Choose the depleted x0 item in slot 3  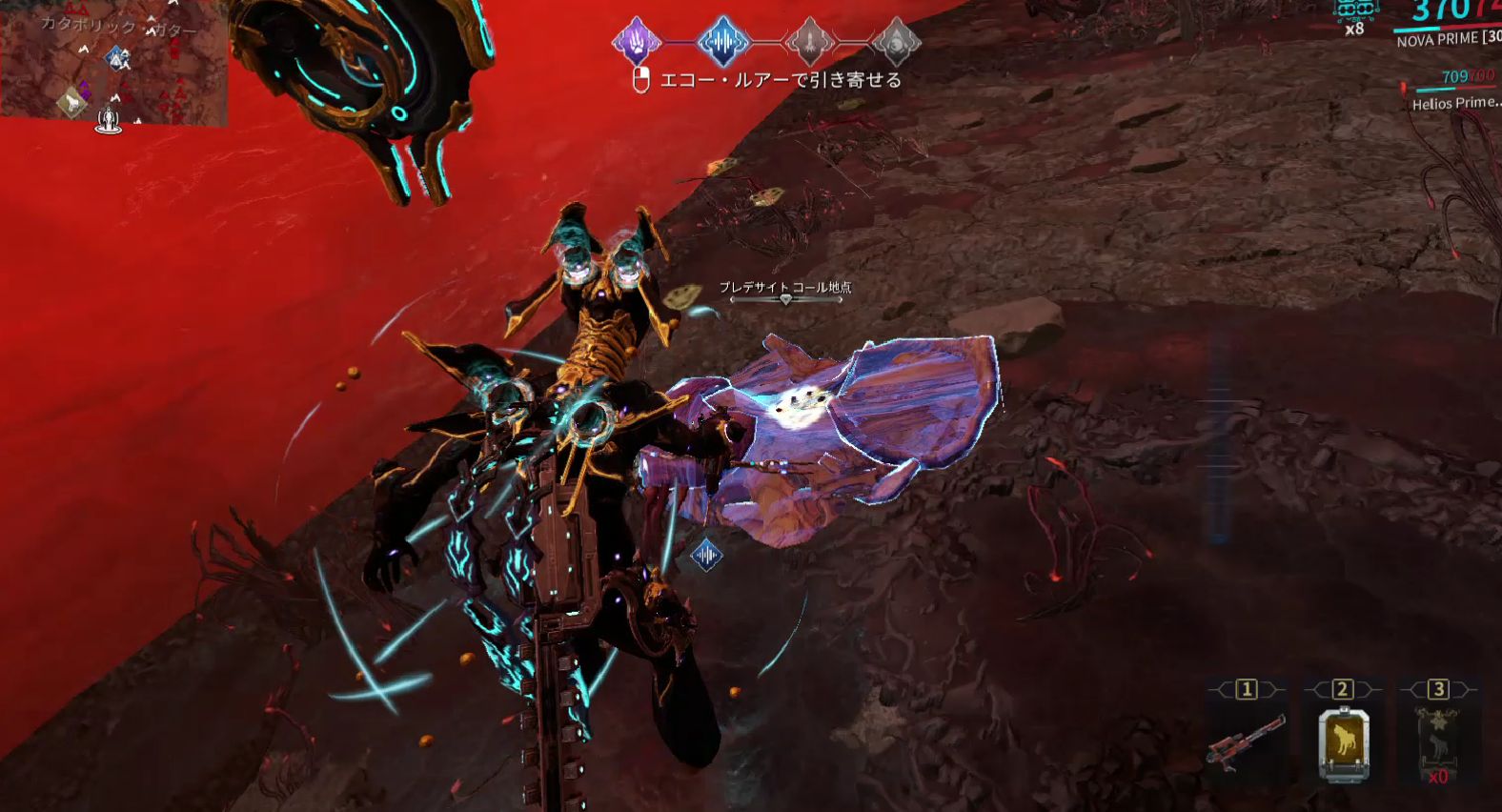pos(1437,743)
